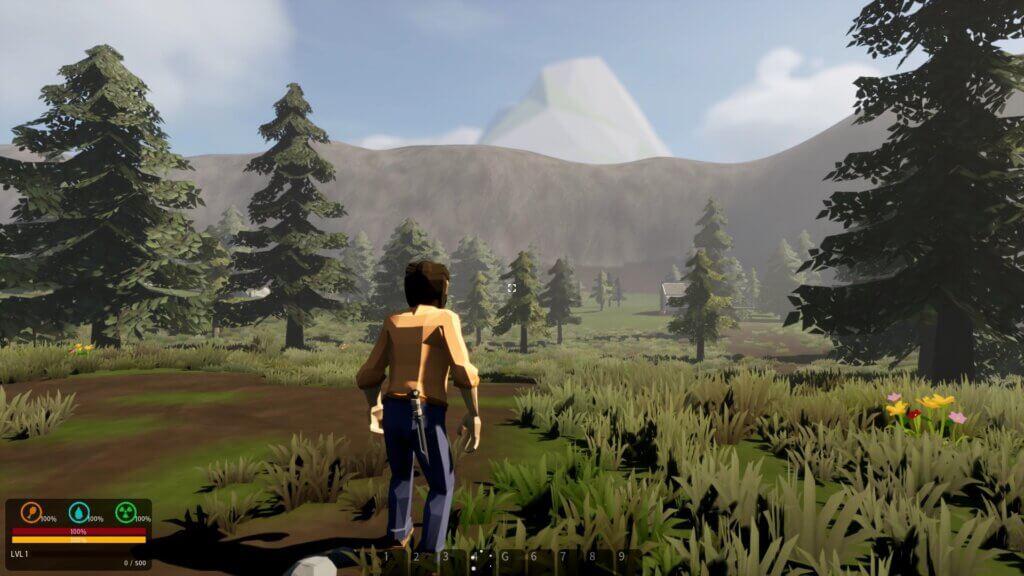The image size is (1024, 576).
Task: Switch to hotbar slot 6
Action: (534, 558)
